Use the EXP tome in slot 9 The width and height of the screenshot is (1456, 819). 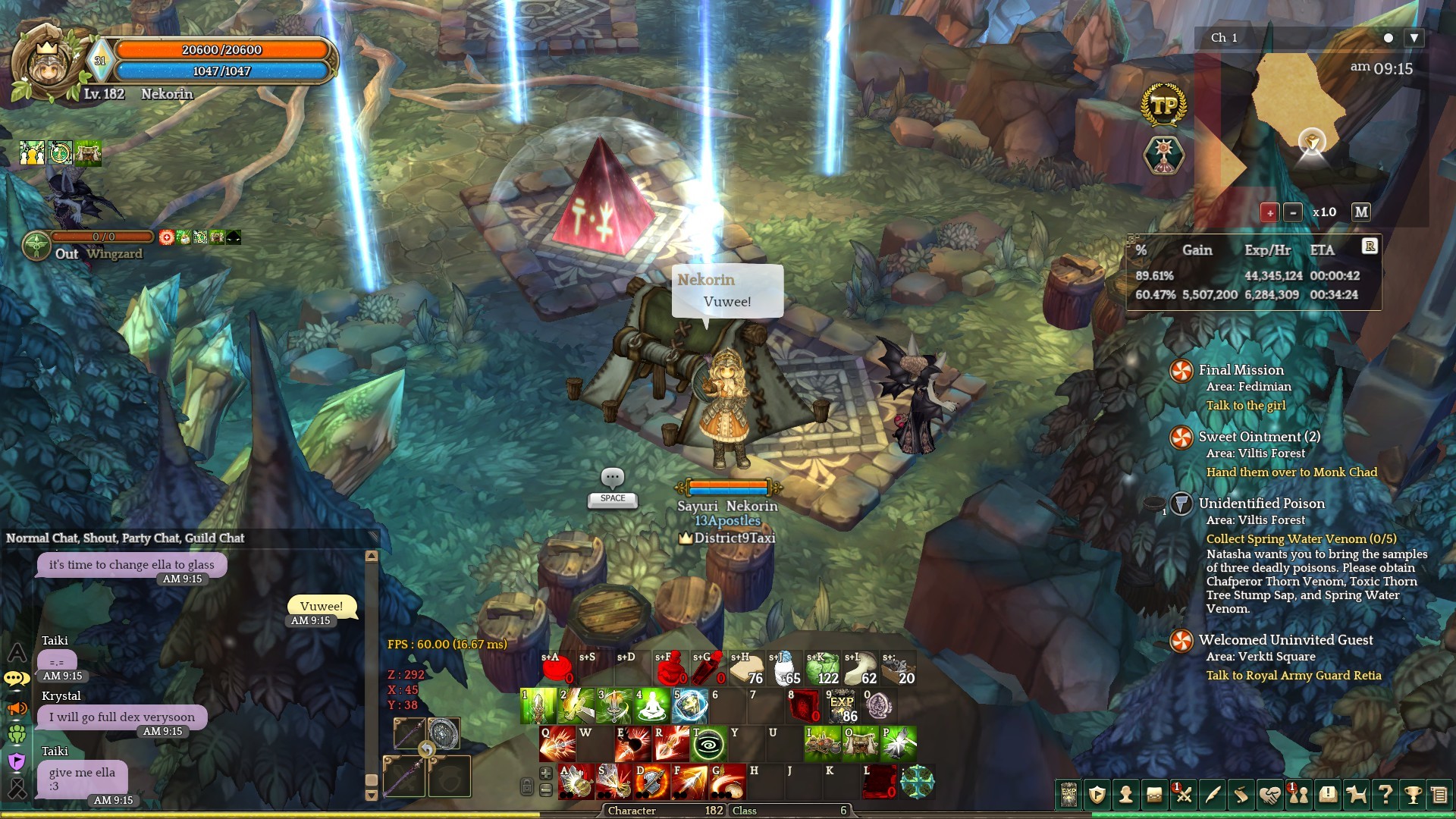tap(841, 706)
